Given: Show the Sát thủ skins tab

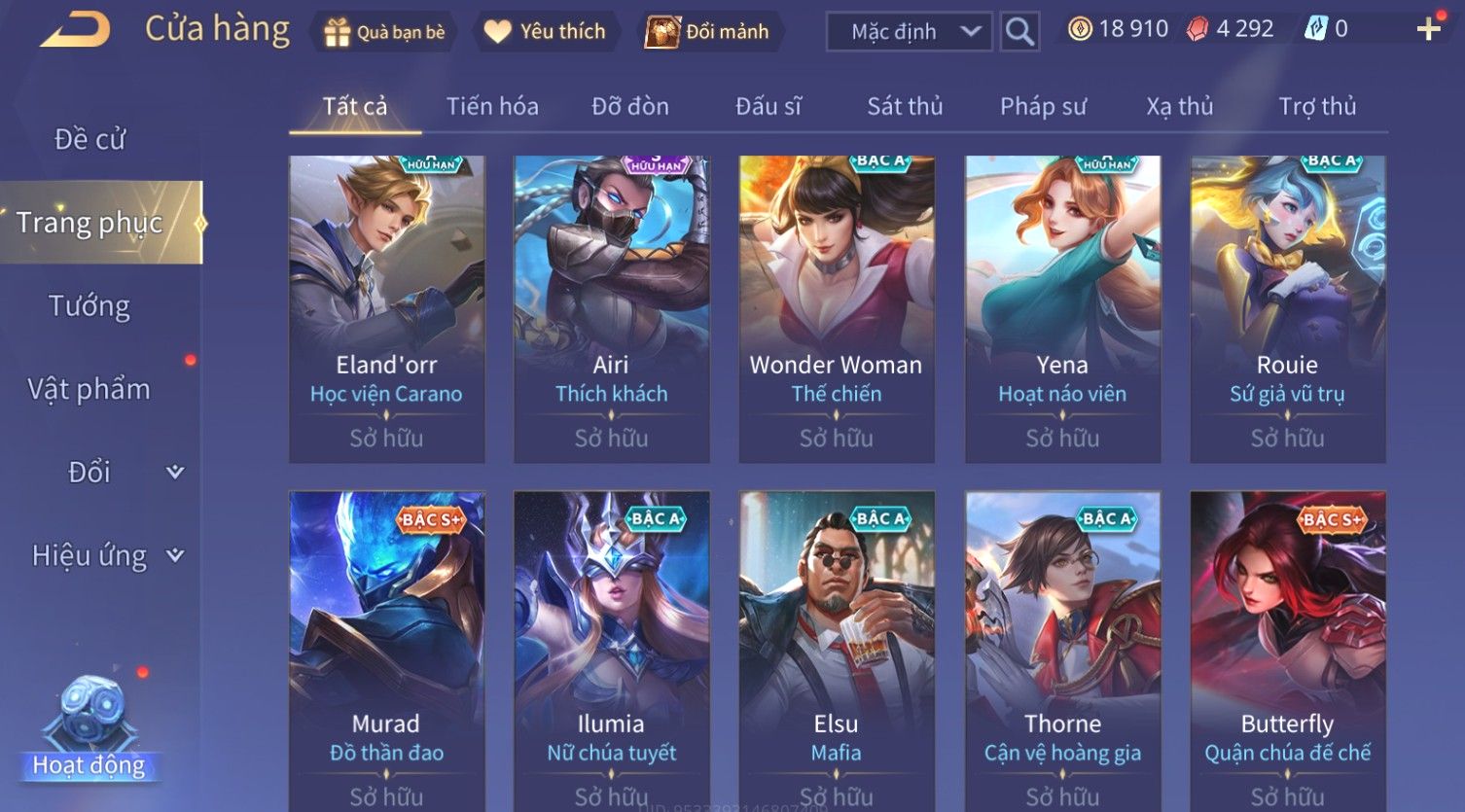Looking at the screenshot, I should coord(905,106).
